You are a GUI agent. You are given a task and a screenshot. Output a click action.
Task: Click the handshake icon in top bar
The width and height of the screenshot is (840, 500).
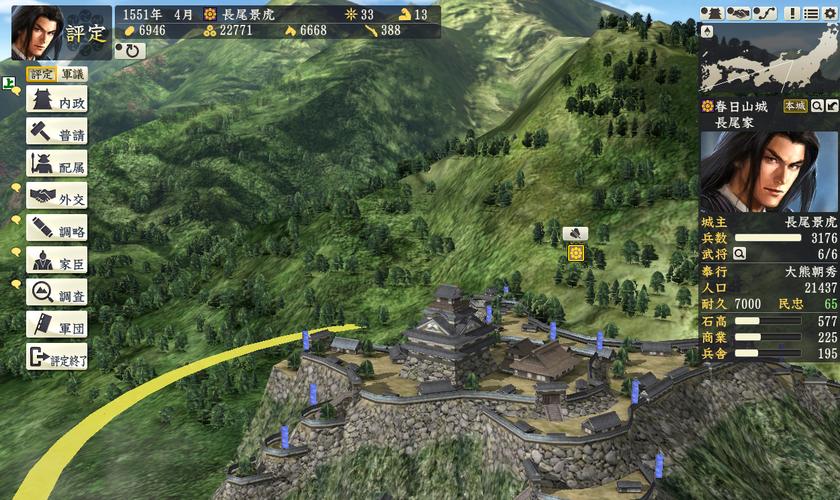point(738,13)
